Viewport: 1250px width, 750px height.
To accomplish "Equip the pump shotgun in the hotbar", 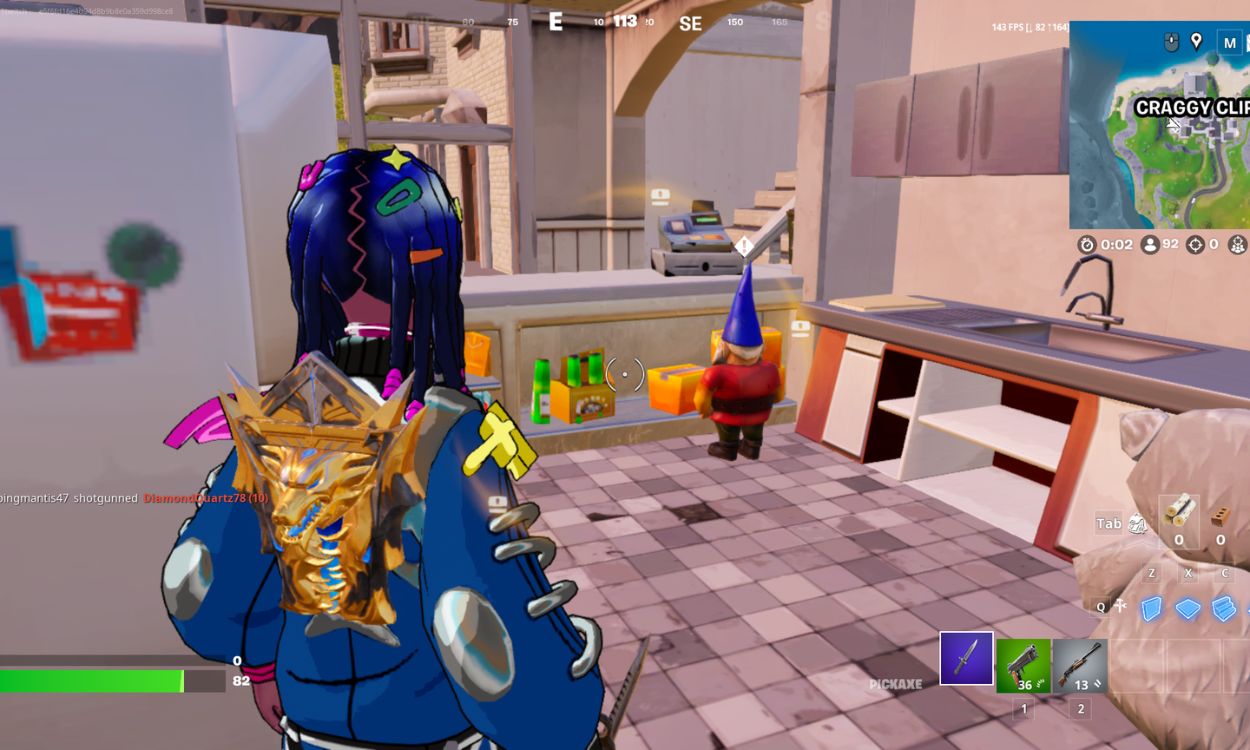I will point(1080,665).
